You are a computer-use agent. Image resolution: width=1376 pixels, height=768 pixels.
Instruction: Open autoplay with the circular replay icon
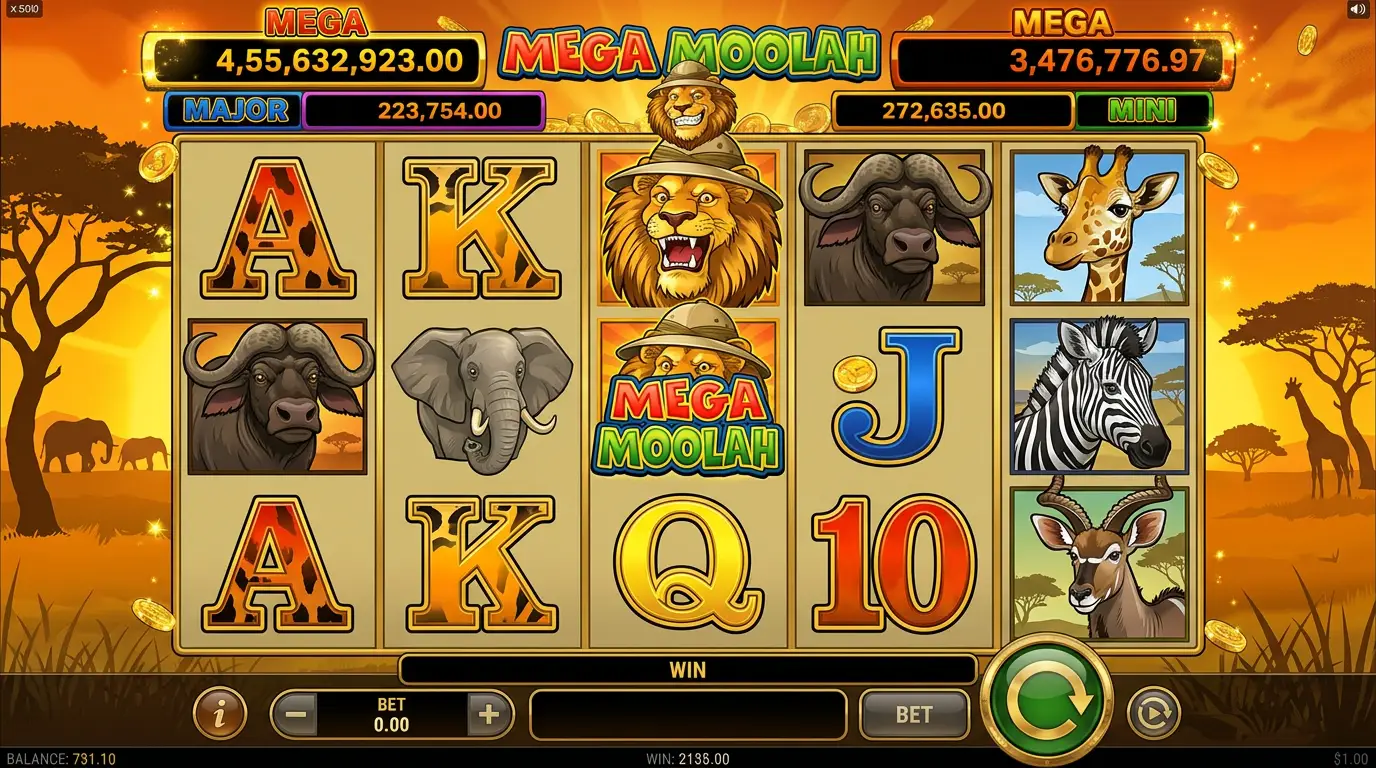coord(1152,715)
